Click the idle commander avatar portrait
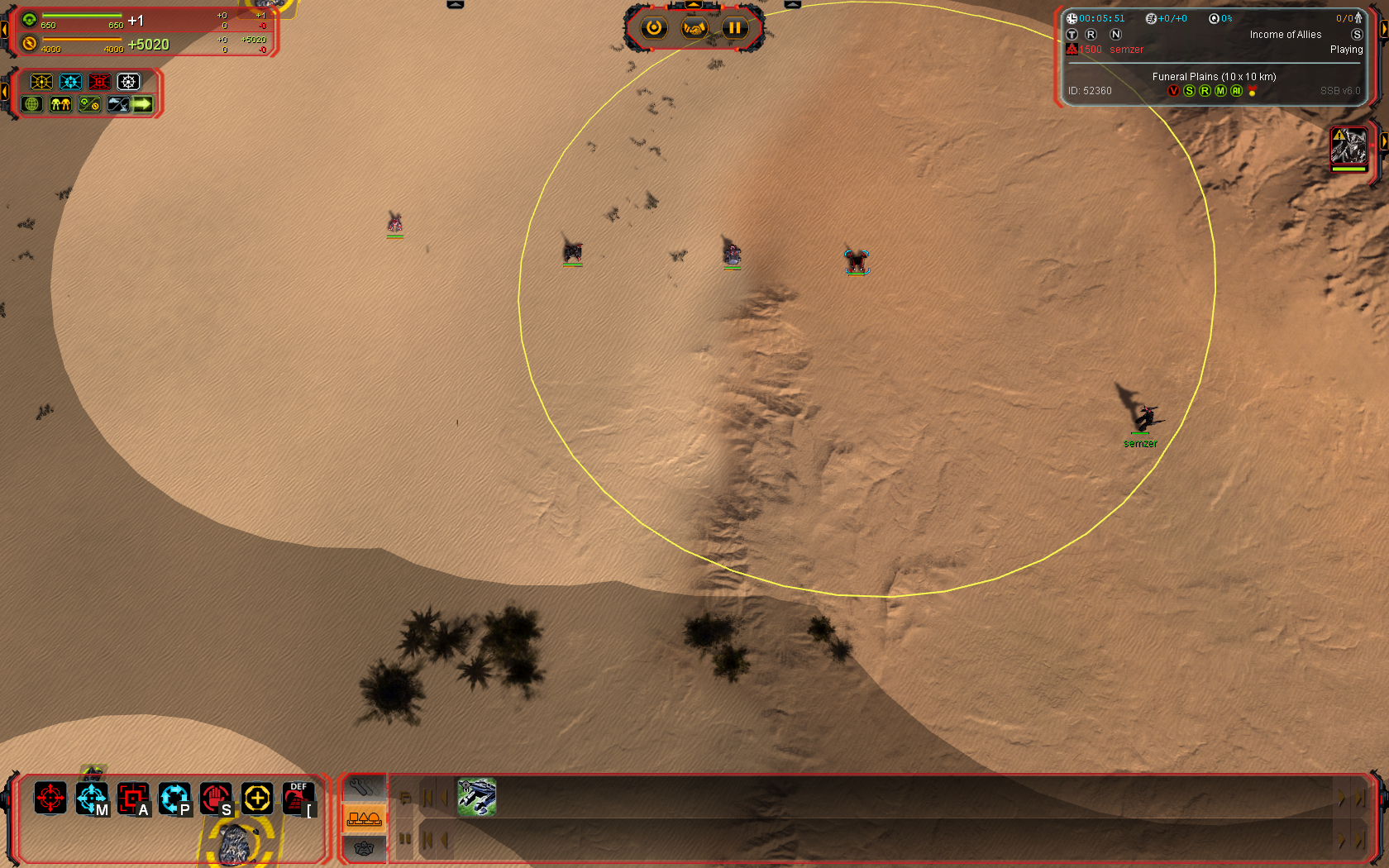Screen dimensions: 1389x868 point(1348,147)
